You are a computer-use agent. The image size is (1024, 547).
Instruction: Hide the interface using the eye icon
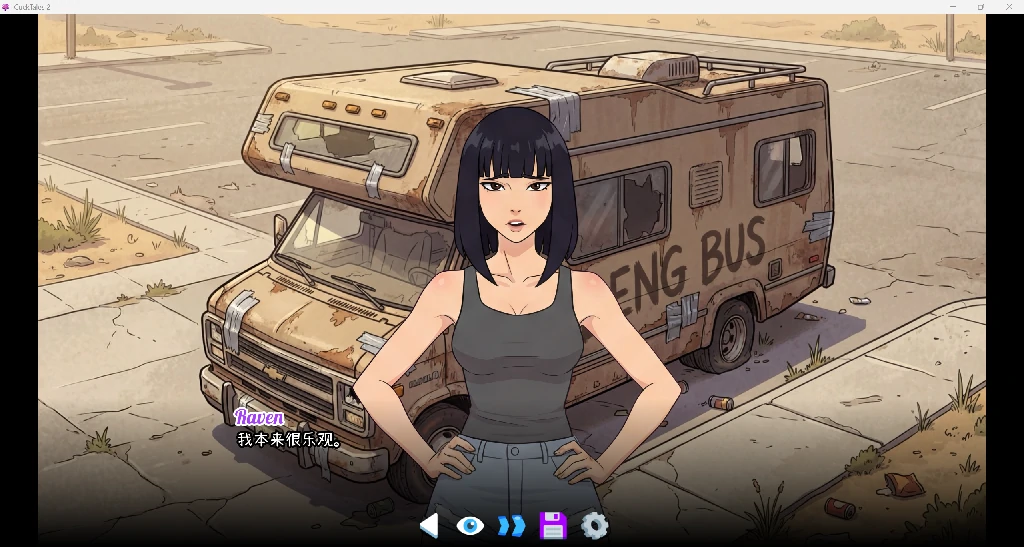pyautogui.click(x=470, y=525)
